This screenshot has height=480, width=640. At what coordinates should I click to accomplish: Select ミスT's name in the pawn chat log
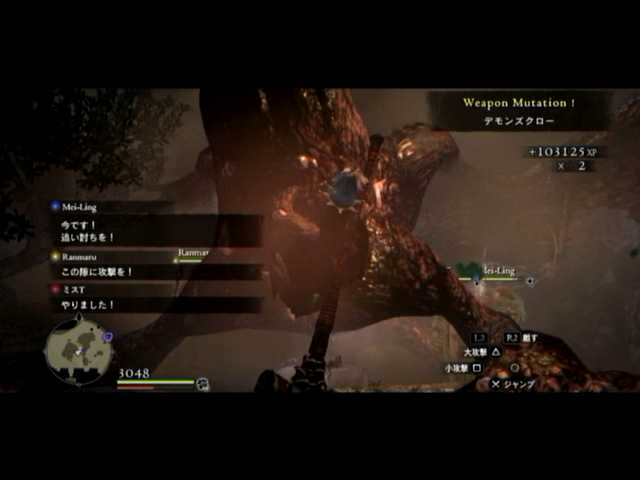pyautogui.click(x=76, y=289)
